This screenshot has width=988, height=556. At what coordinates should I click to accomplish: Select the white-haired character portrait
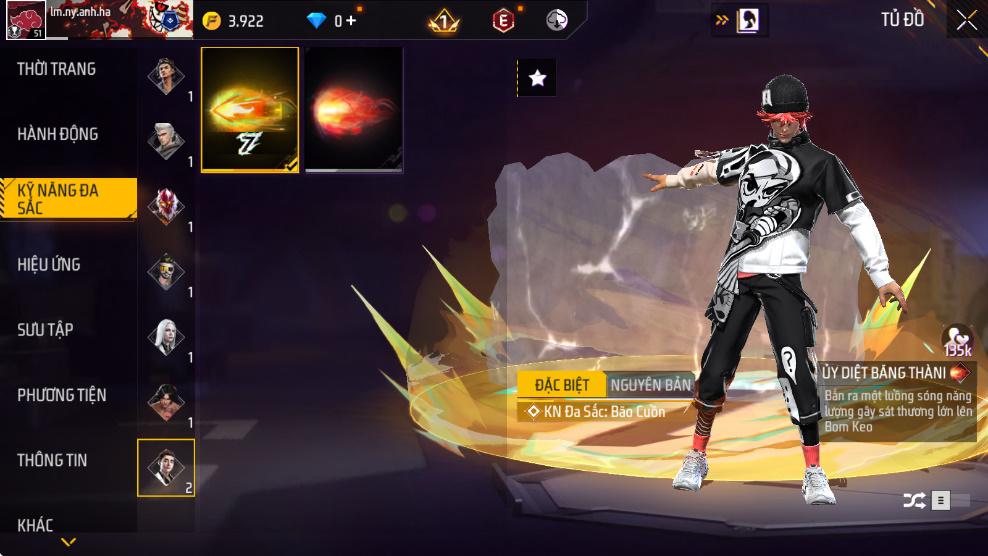click(166, 337)
